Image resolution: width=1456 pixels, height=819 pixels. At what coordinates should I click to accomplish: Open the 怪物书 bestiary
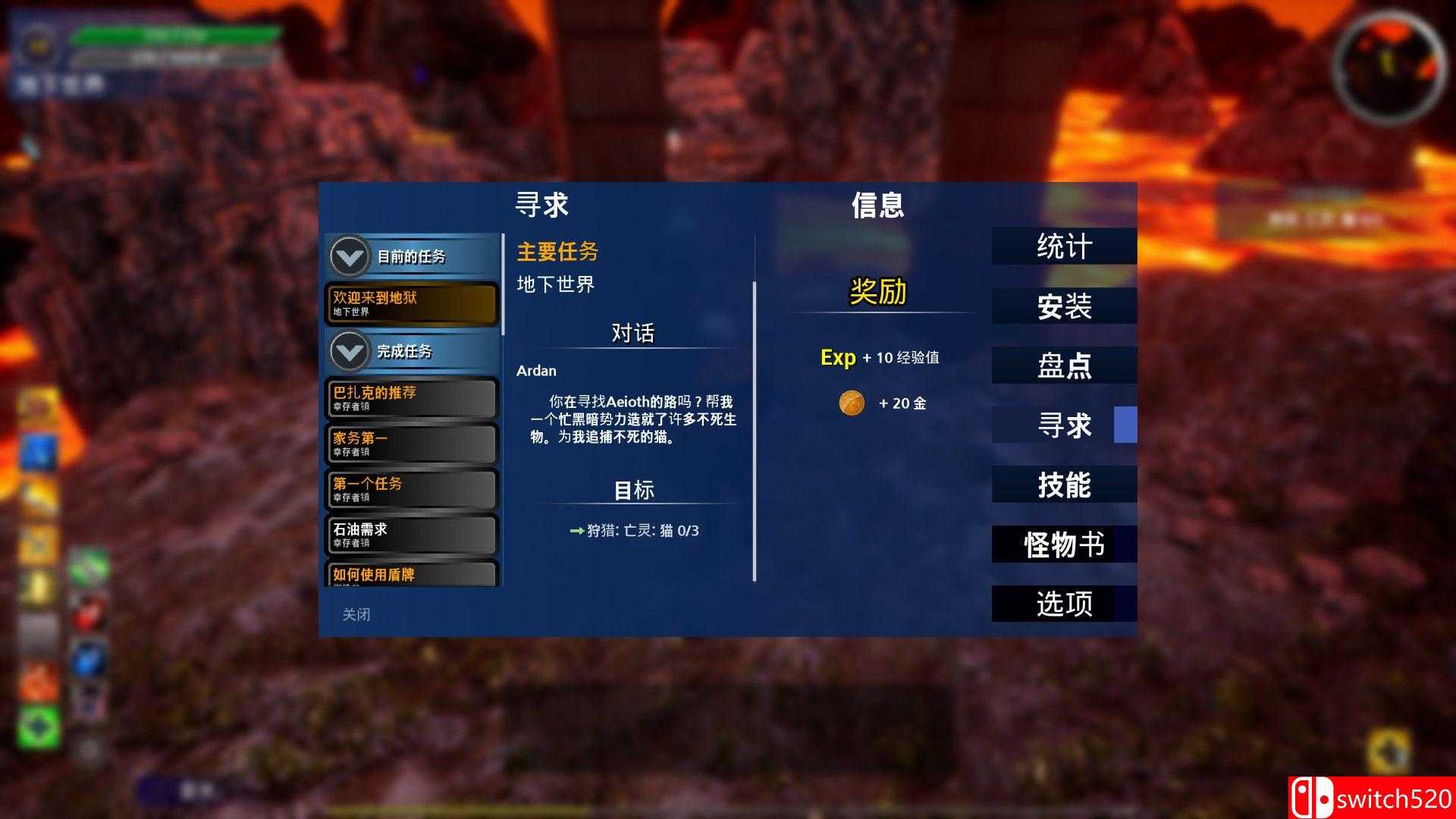click(1065, 544)
